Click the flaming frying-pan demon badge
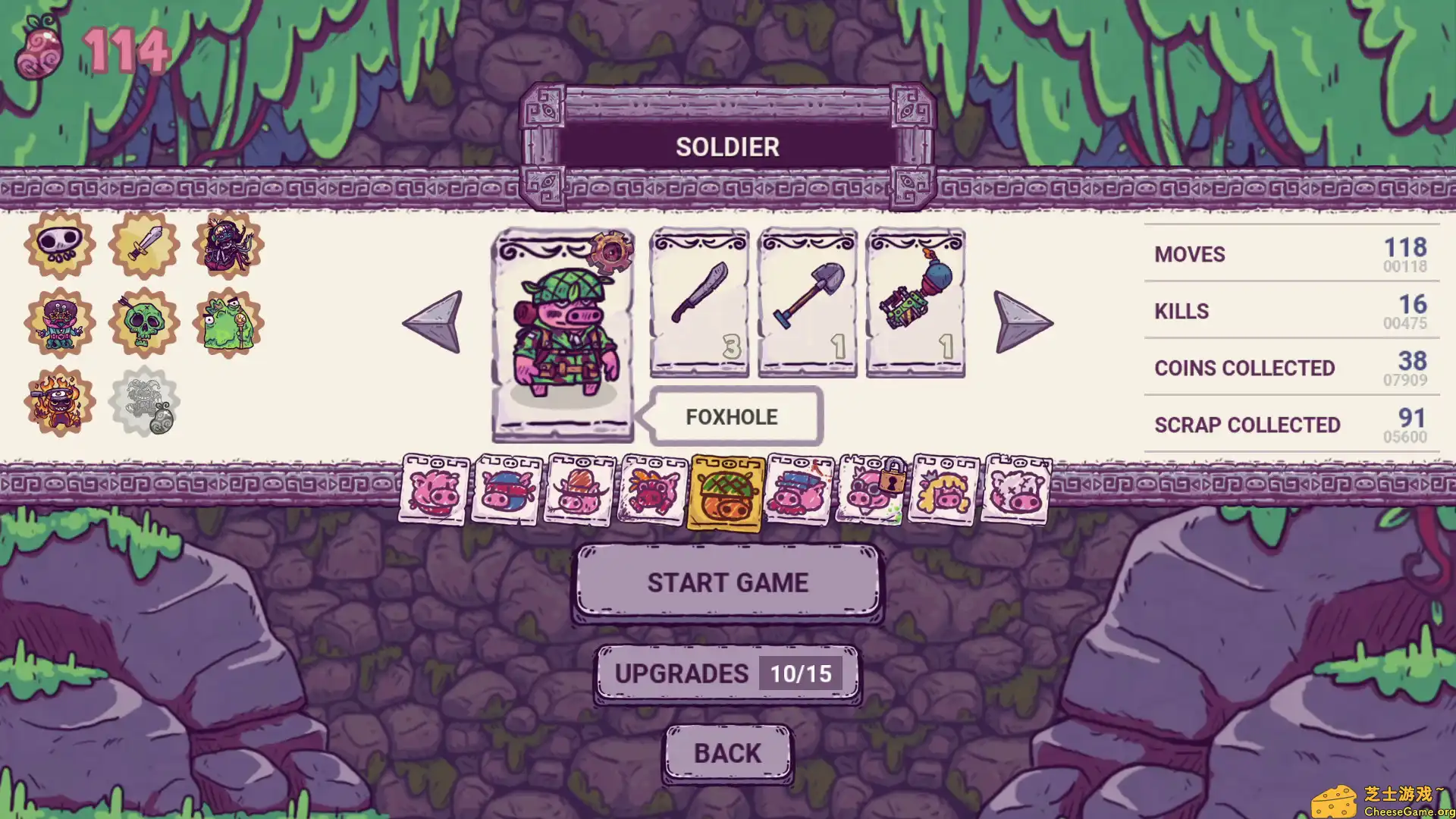Image resolution: width=1456 pixels, height=819 pixels. [x=59, y=400]
